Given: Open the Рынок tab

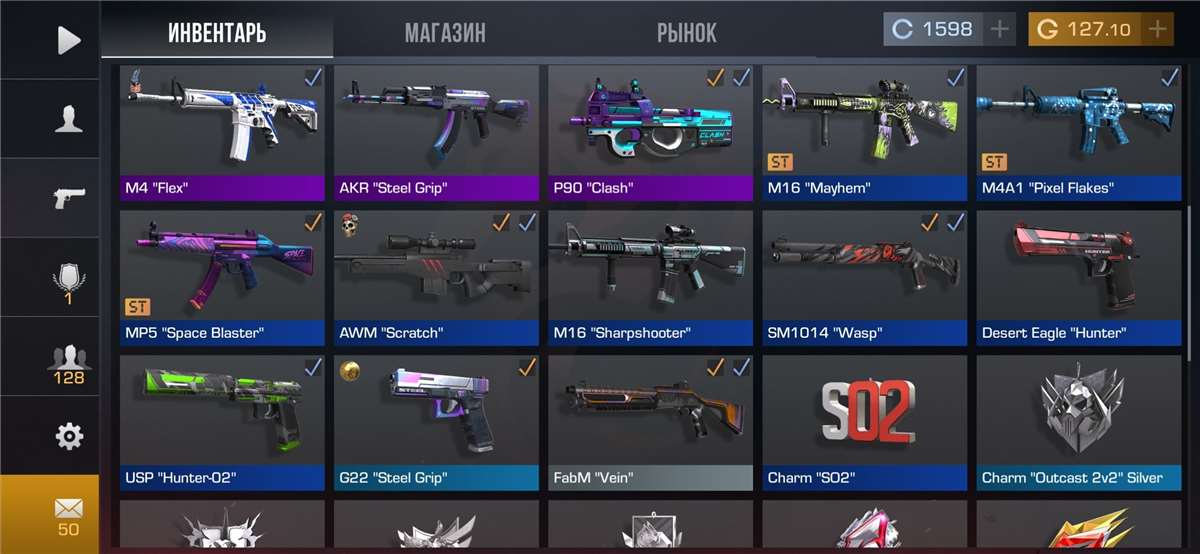Looking at the screenshot, I should pos(686,32).
